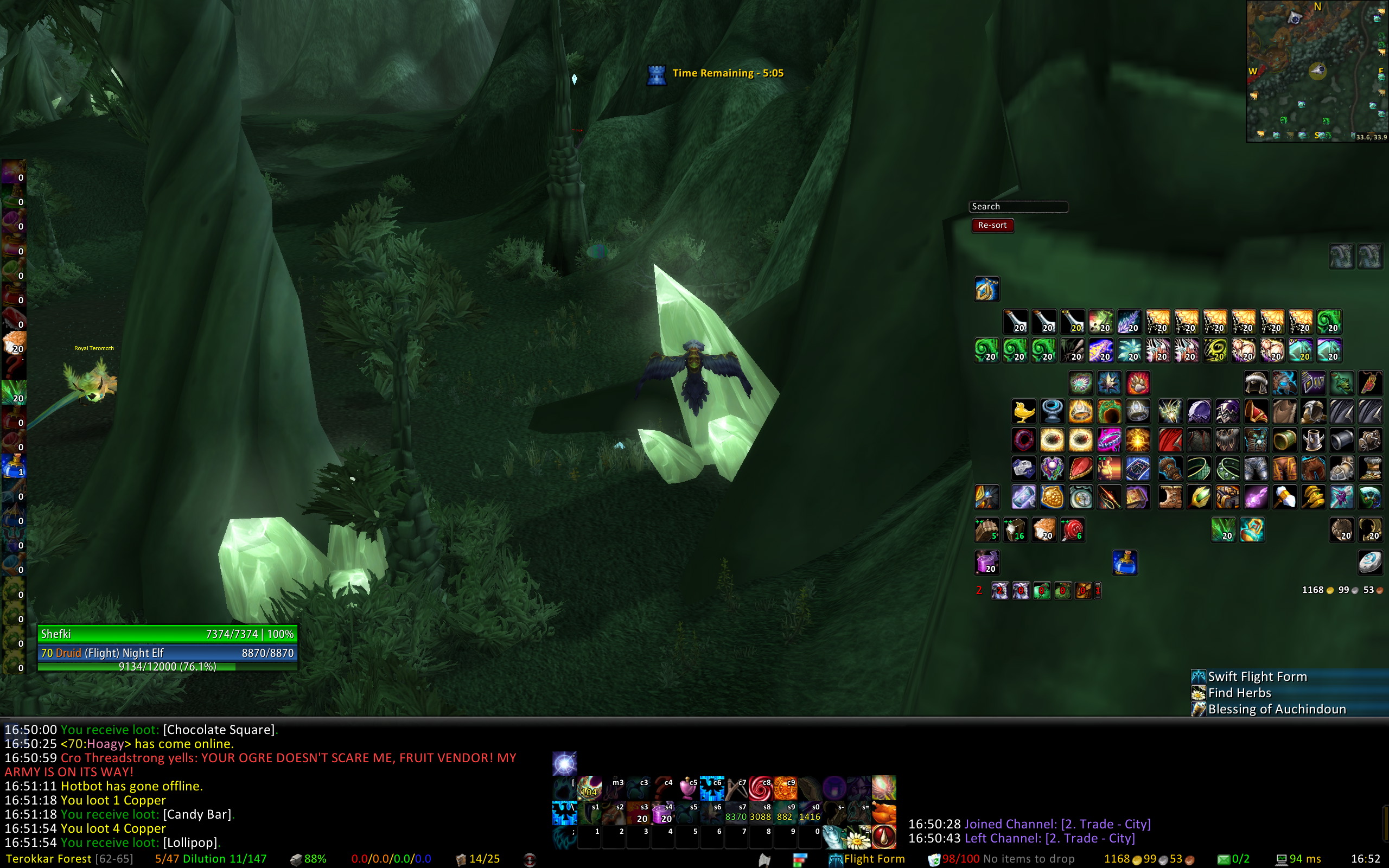Use the blue mana potion in bag
Viewport: 1389px width, 868px height.
tap(1124, 562)
